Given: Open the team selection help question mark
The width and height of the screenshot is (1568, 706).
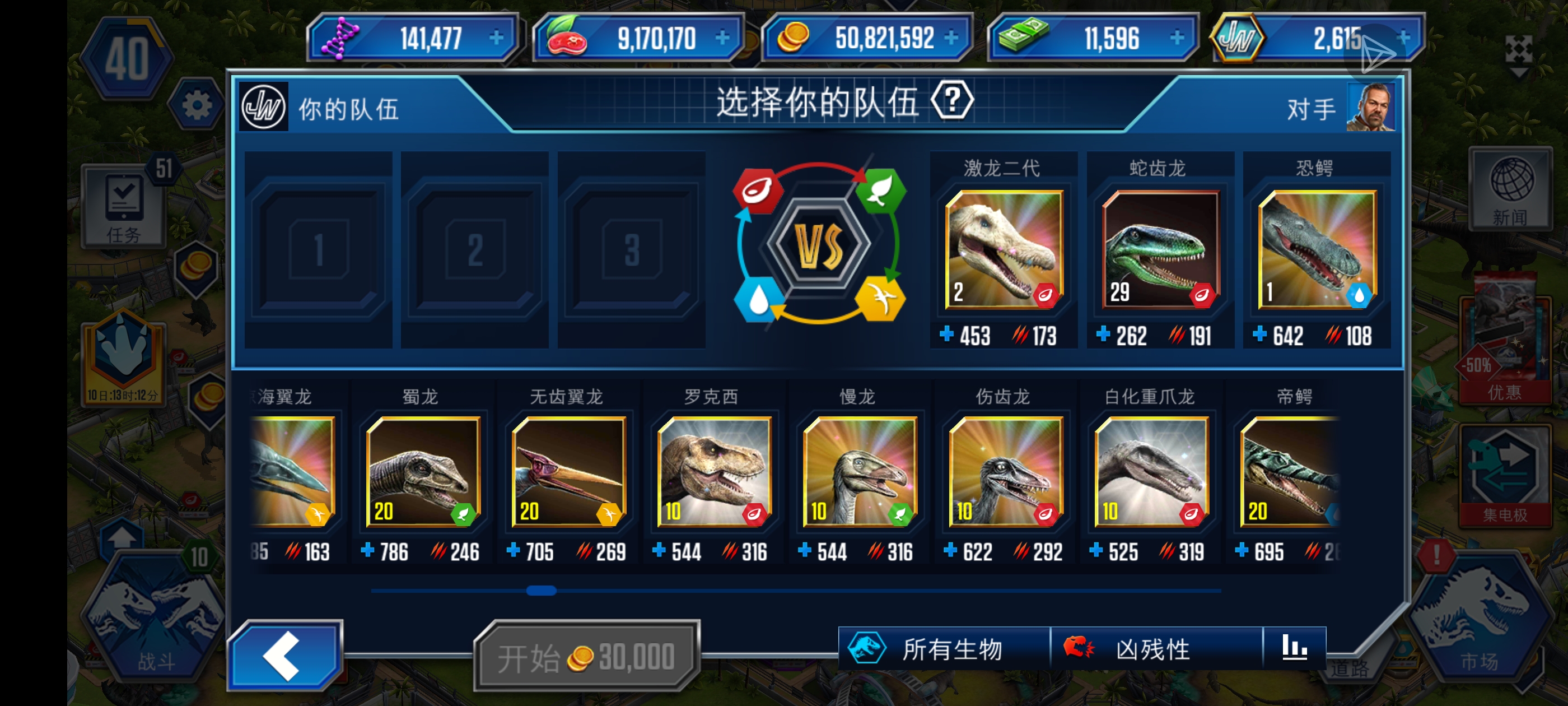Looking at the screenshot, I should click(952, 100).
